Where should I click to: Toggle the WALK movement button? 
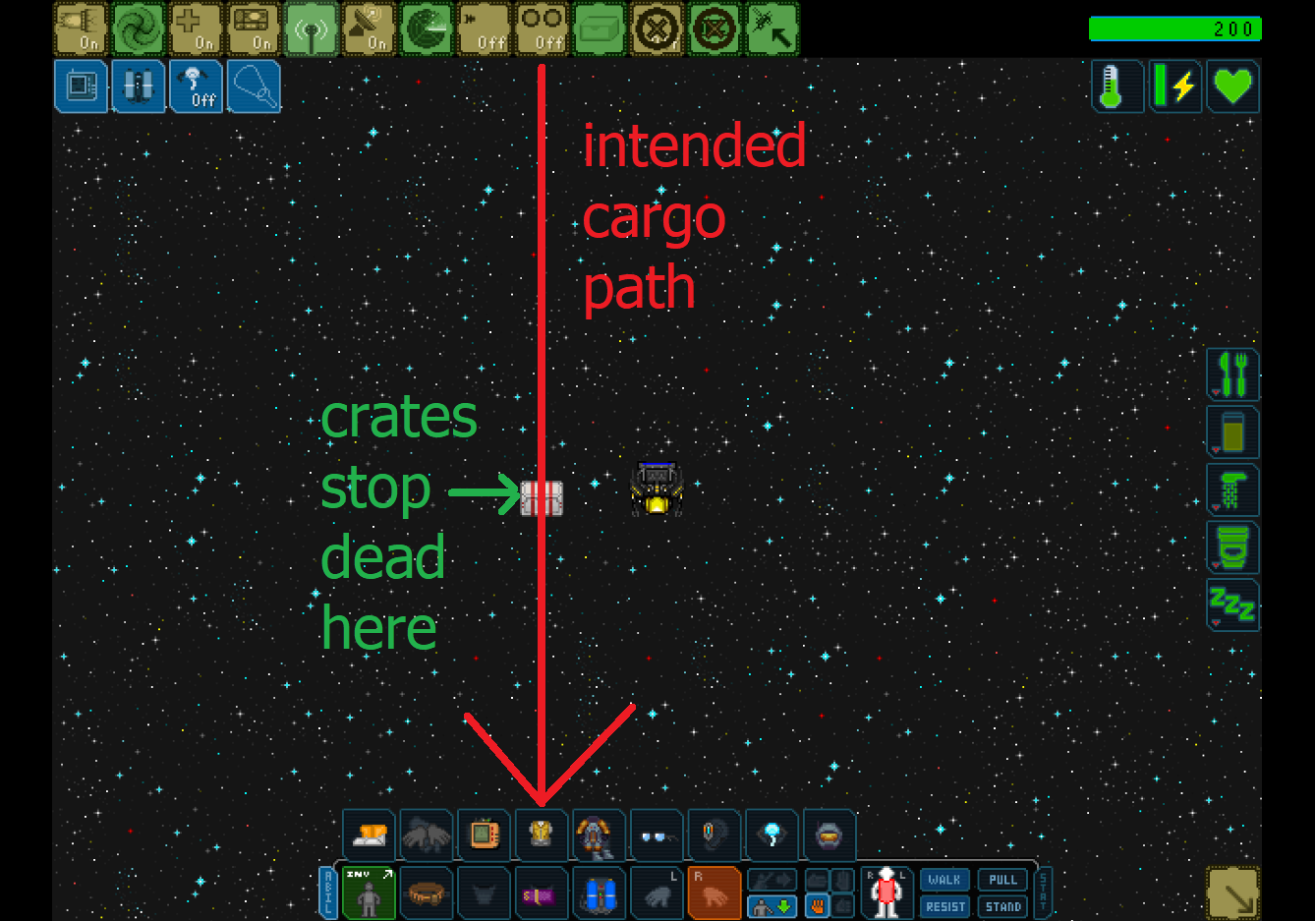click(944, 880)
